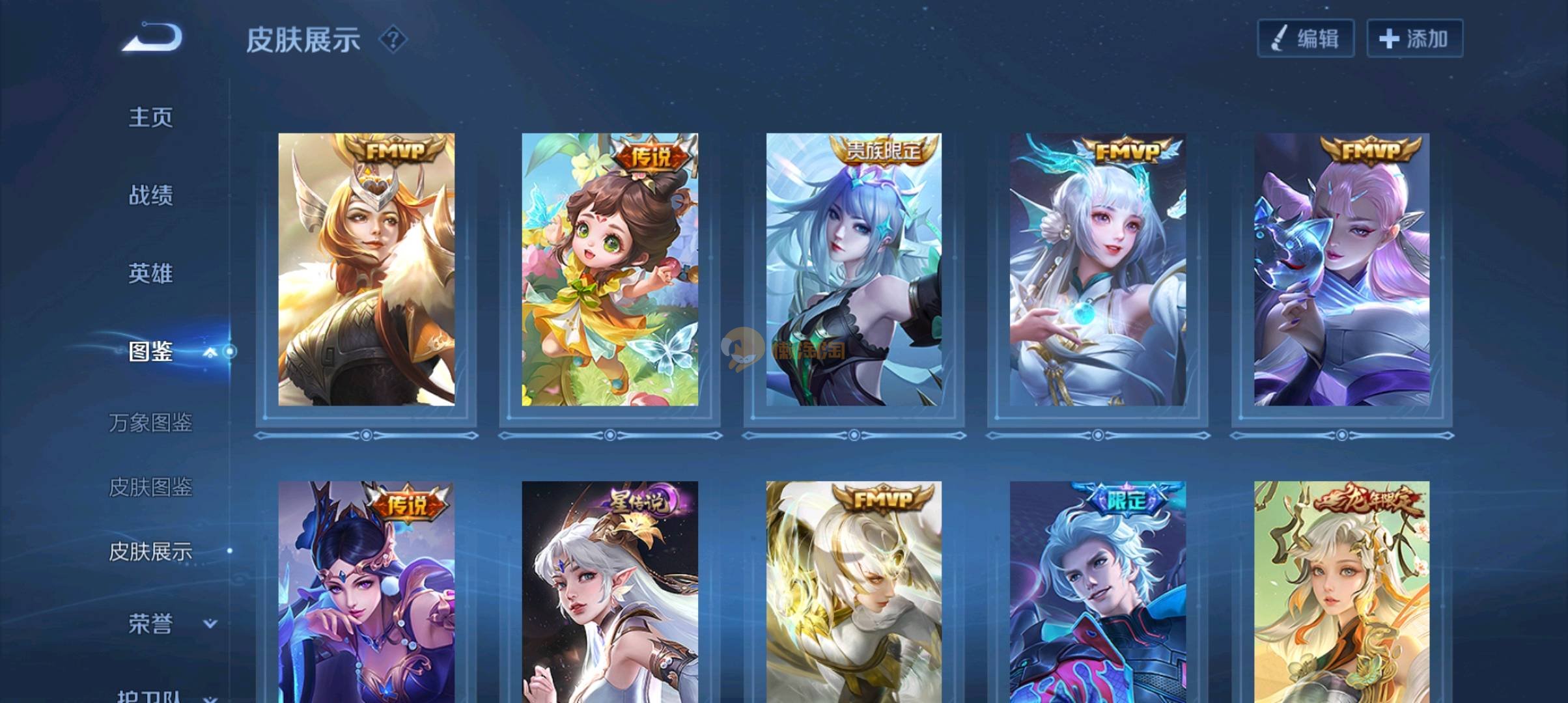Open the 编辑 edit button
Viewport: 1568px width, 703px height.
(1305, 39)
